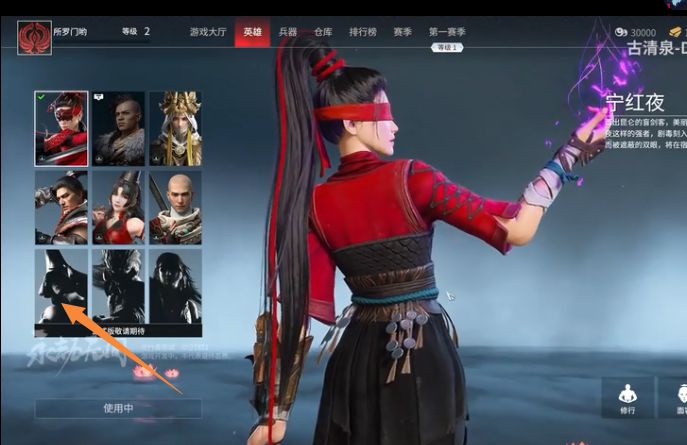
Task: Open the 赛季 season tab
Action: click(402, 32)
